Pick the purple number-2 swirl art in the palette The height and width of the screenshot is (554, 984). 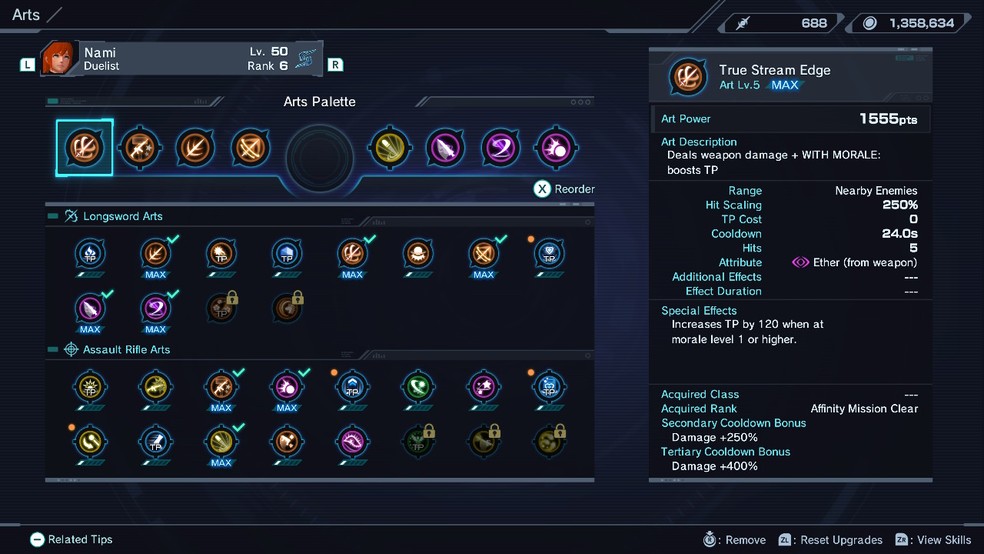[500, 148]
